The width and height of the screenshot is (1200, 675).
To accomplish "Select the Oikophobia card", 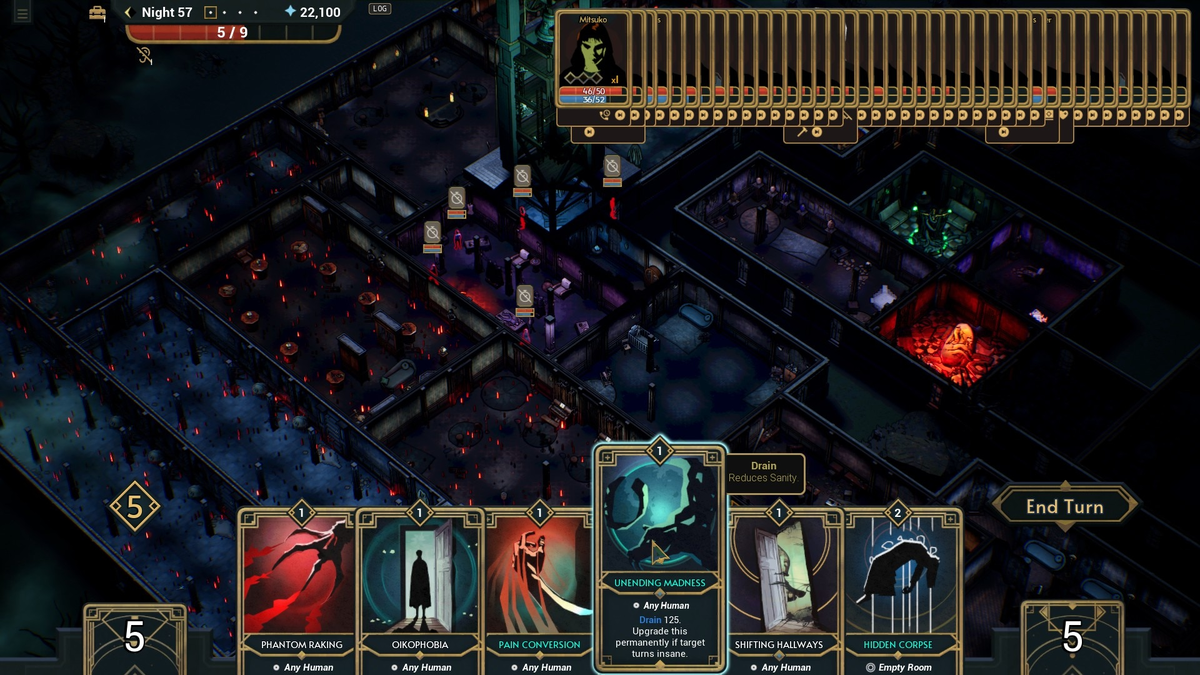I will click(420, 590).
